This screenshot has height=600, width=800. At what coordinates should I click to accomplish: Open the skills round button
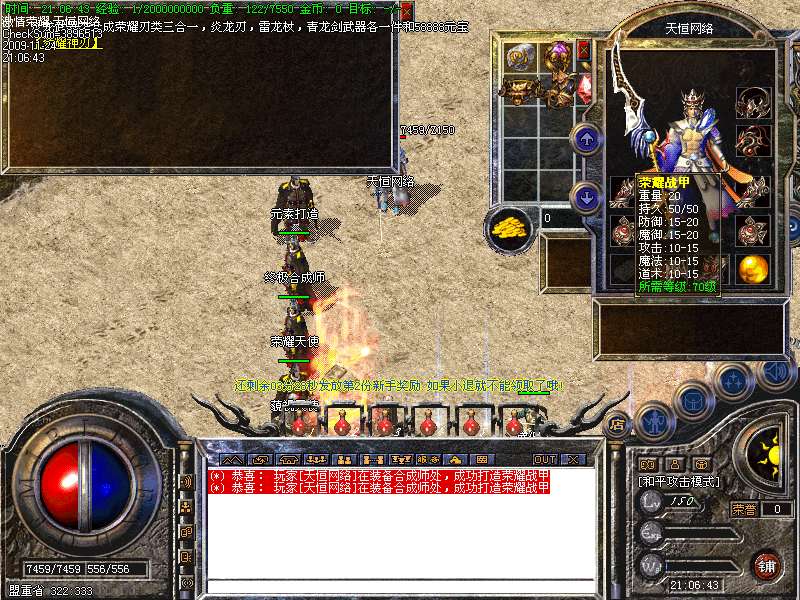(x=733, y=383)
